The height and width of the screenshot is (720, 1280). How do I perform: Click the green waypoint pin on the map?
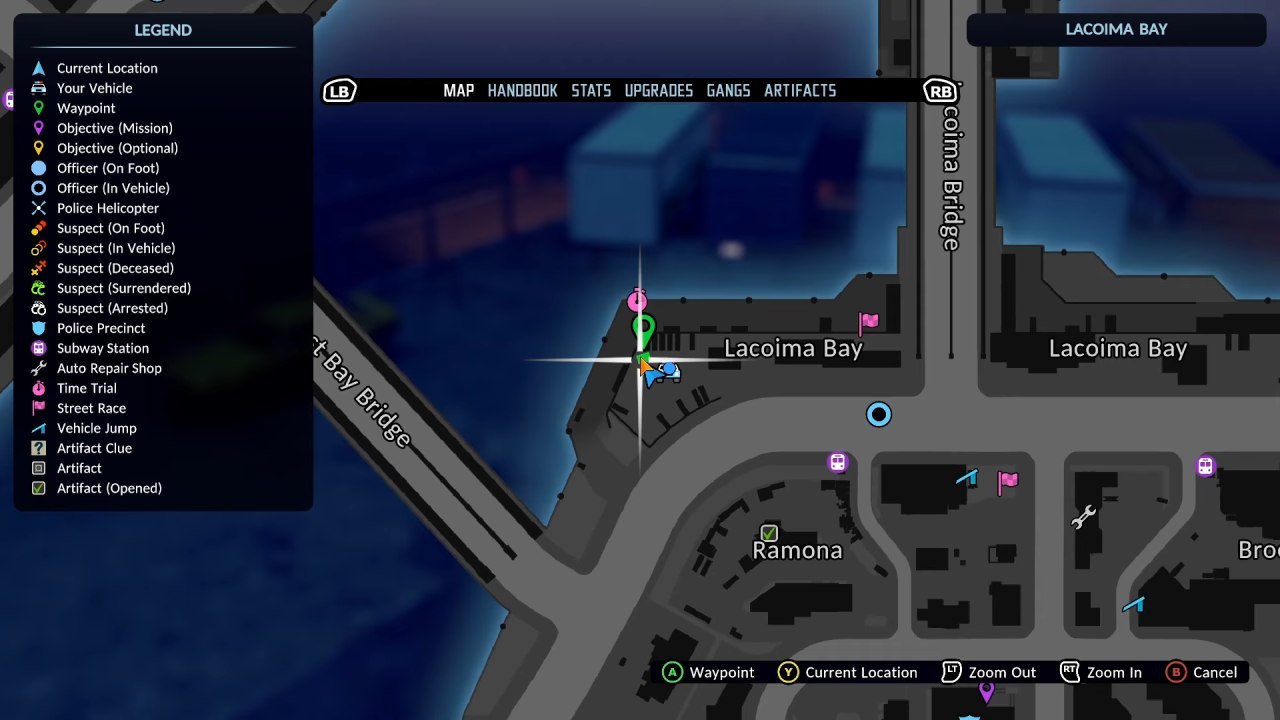[x=643, y=328]
